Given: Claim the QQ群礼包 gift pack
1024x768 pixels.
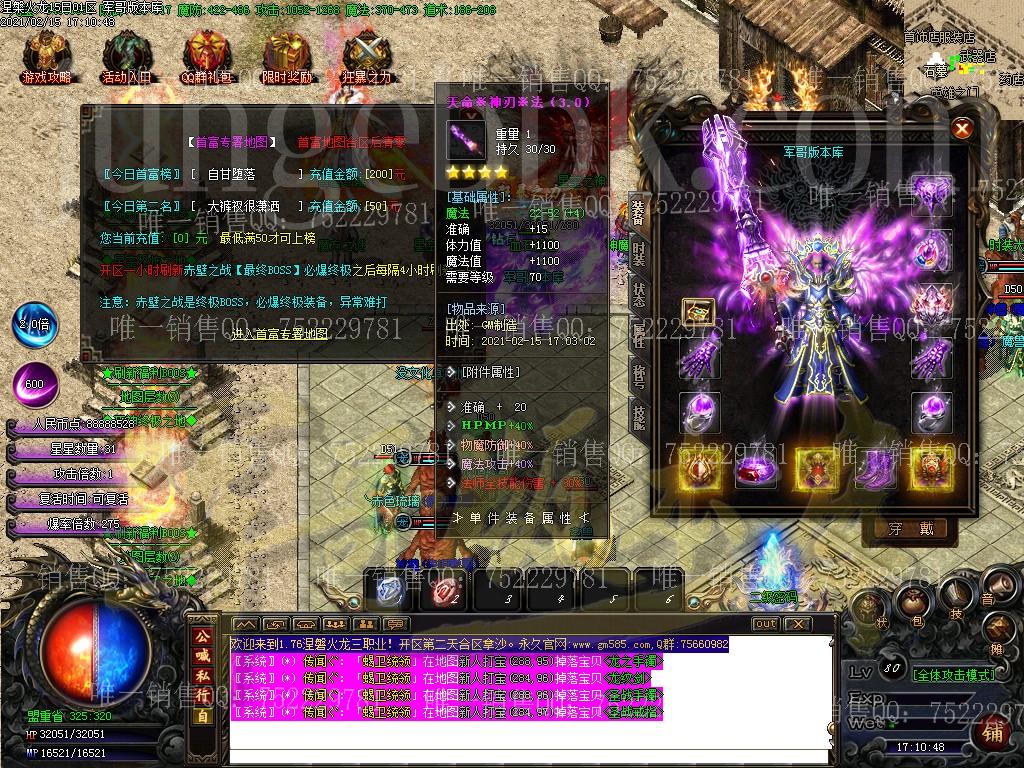Looking at the screenshot, I should pos(206,57).
